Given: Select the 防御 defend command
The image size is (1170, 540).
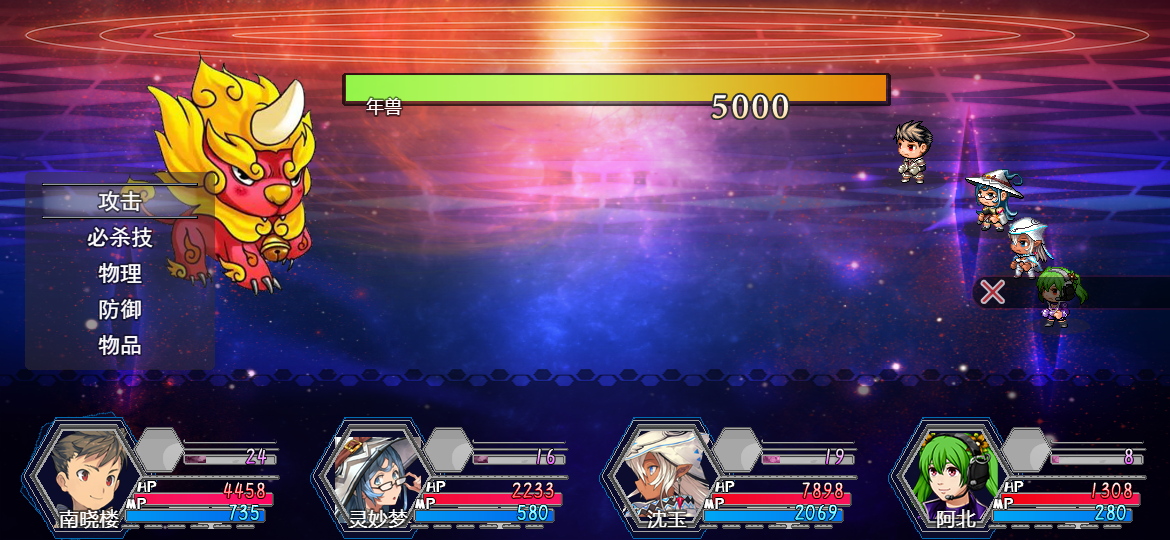Looking at the screenshot, I should point(120,310).
